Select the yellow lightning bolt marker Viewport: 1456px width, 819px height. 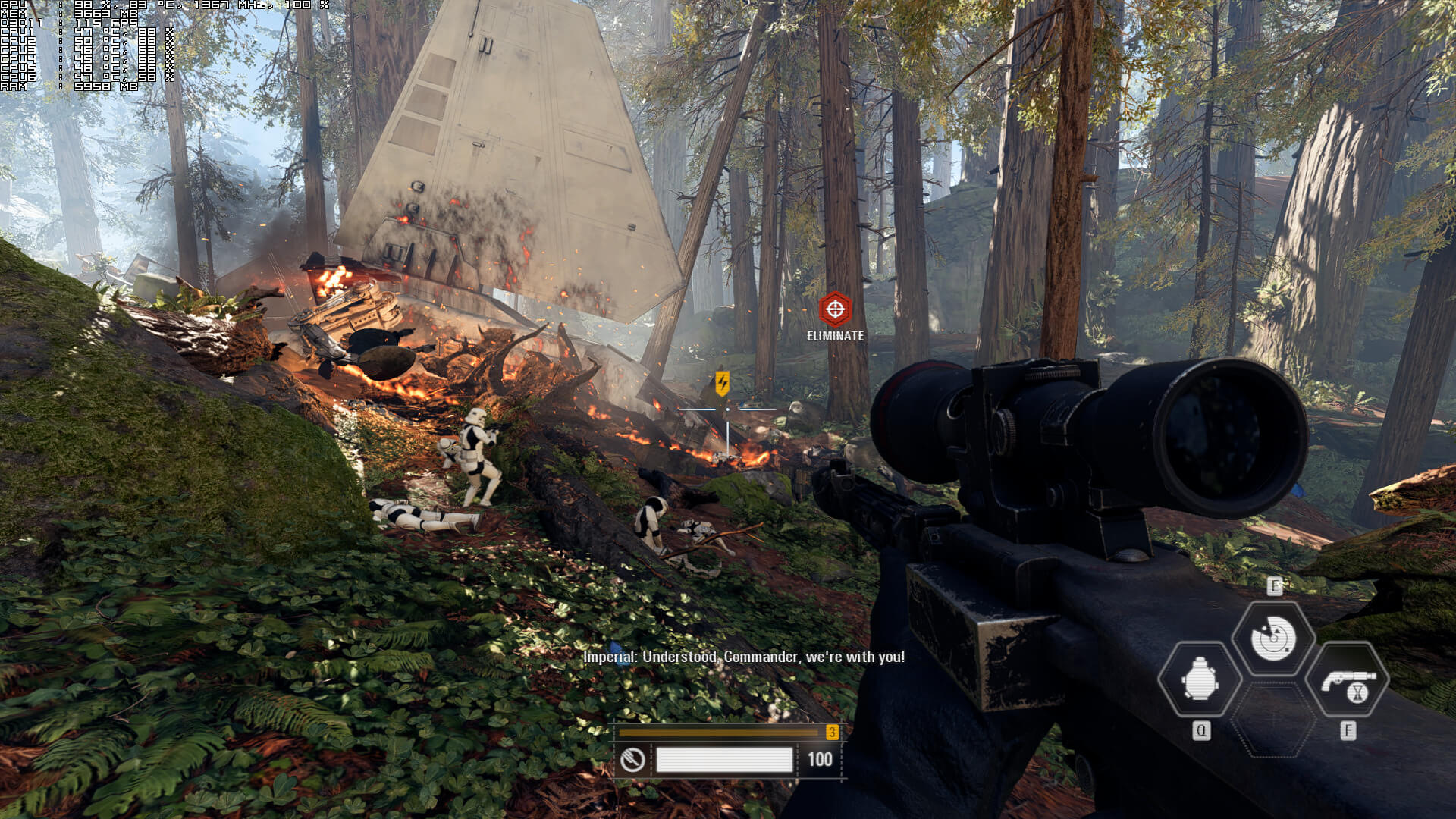click(722, 383)
